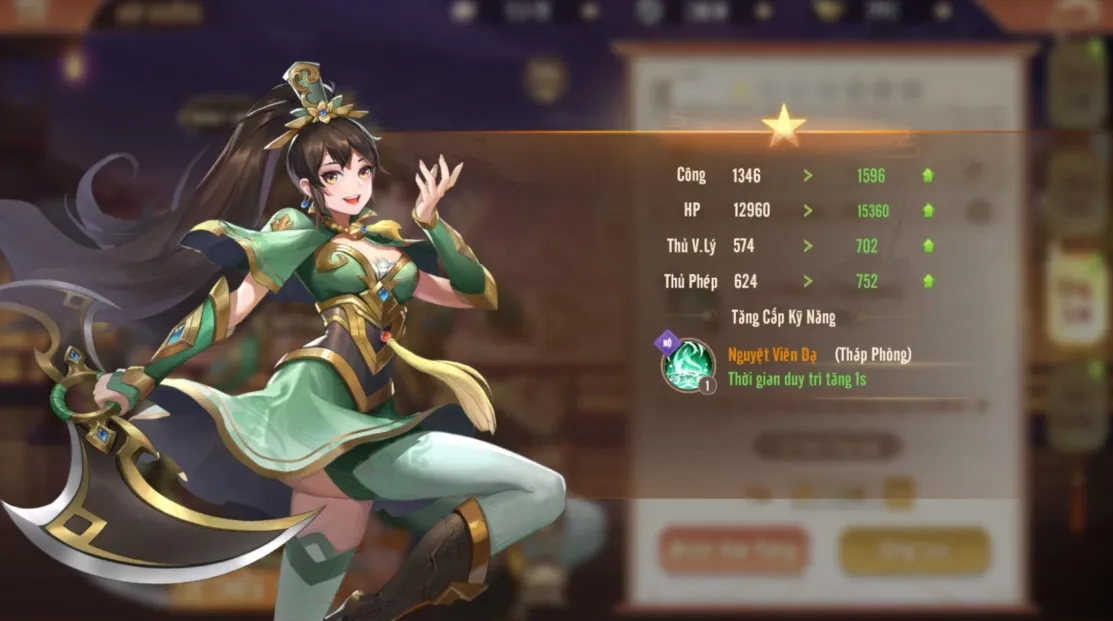Tap the Nguyệt Viên Dạ skill icon
This screenshot has height=621, width=1113.
(687, 365)
